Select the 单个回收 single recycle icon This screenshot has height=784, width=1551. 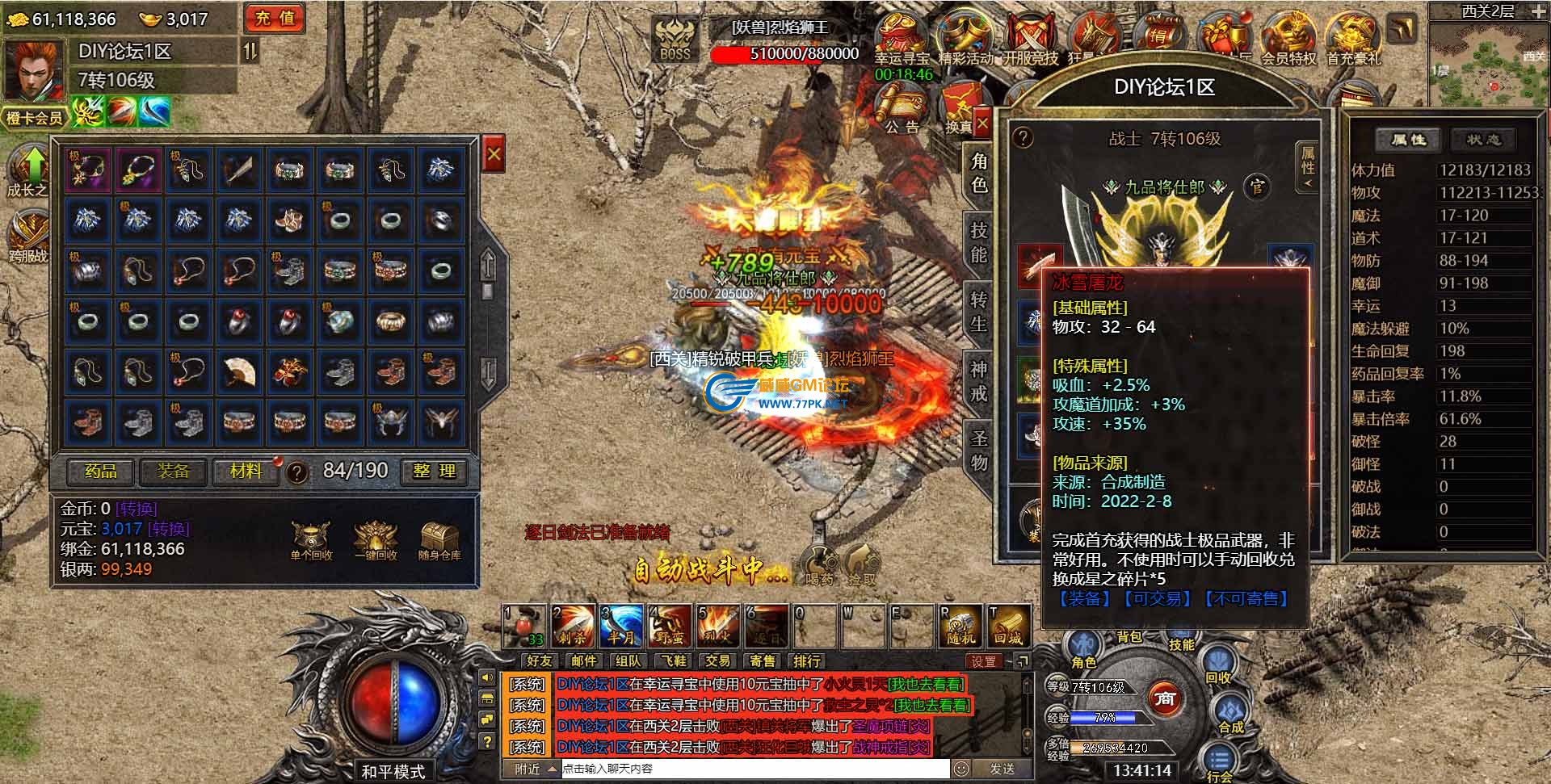point(311,540)
